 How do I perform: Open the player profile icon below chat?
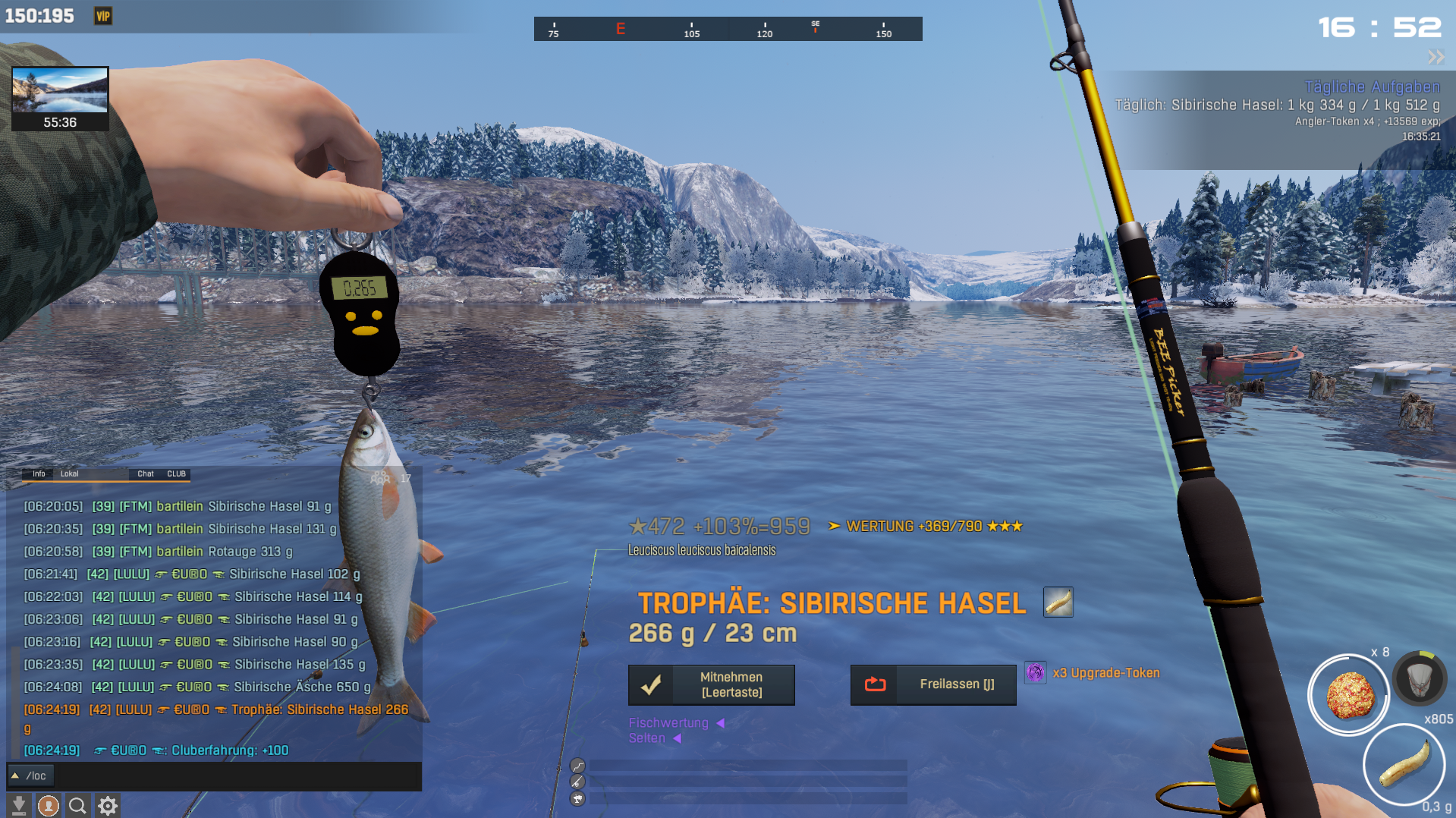49,805
